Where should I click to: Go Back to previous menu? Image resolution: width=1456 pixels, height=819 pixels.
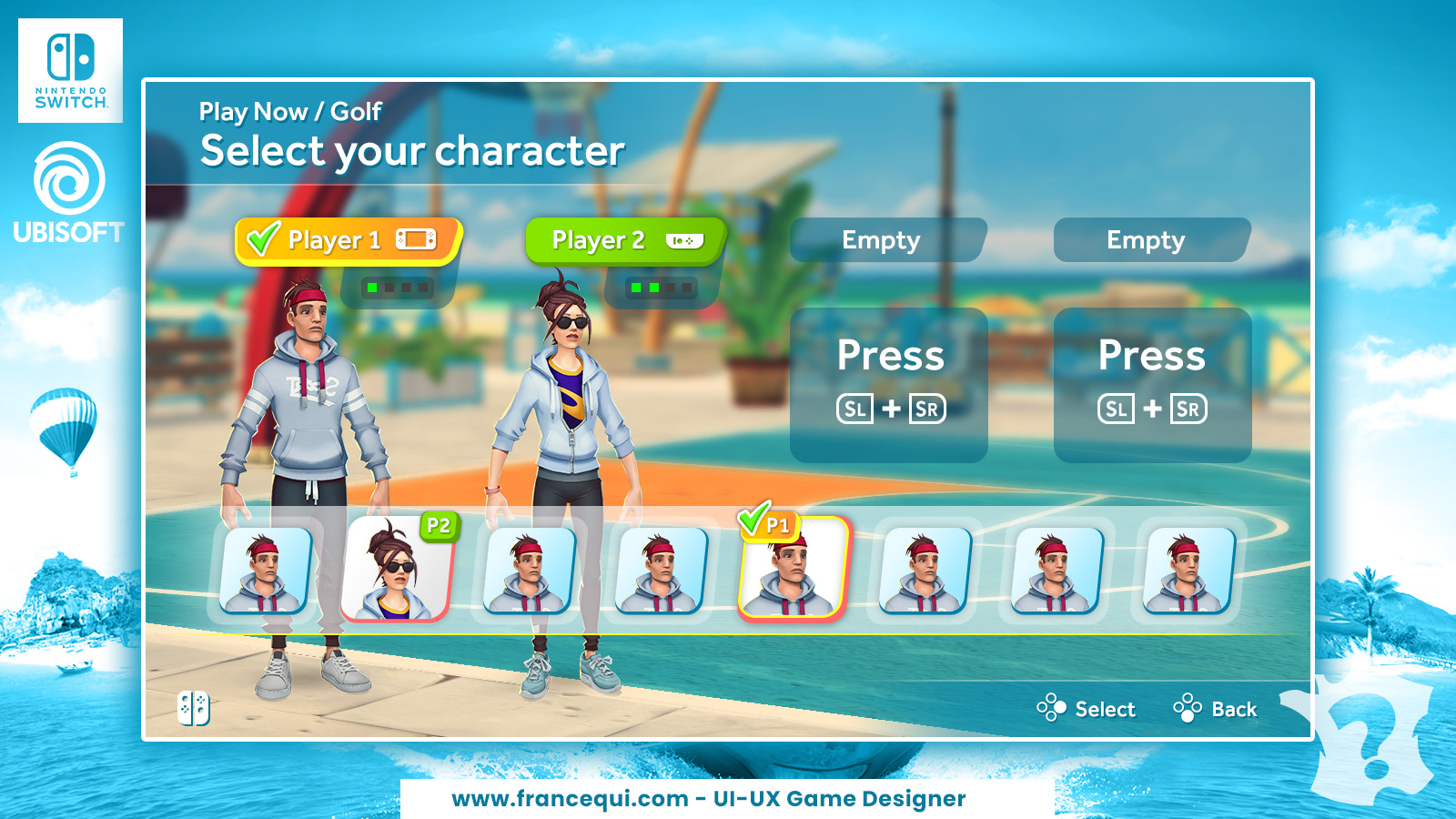(x=1217, y=709)
